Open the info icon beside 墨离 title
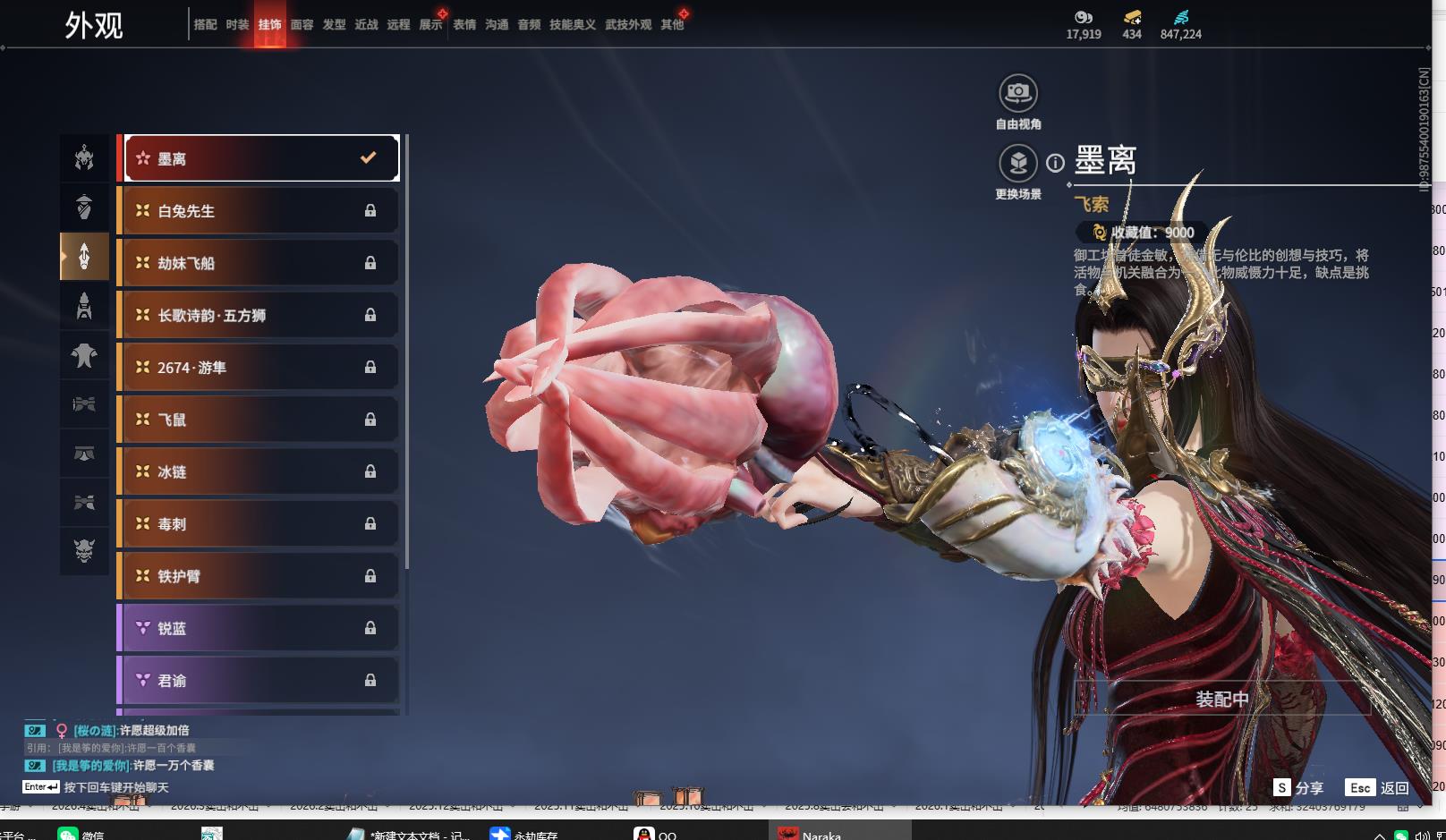The image size is (1446, 840). [x=1056, y=163]
